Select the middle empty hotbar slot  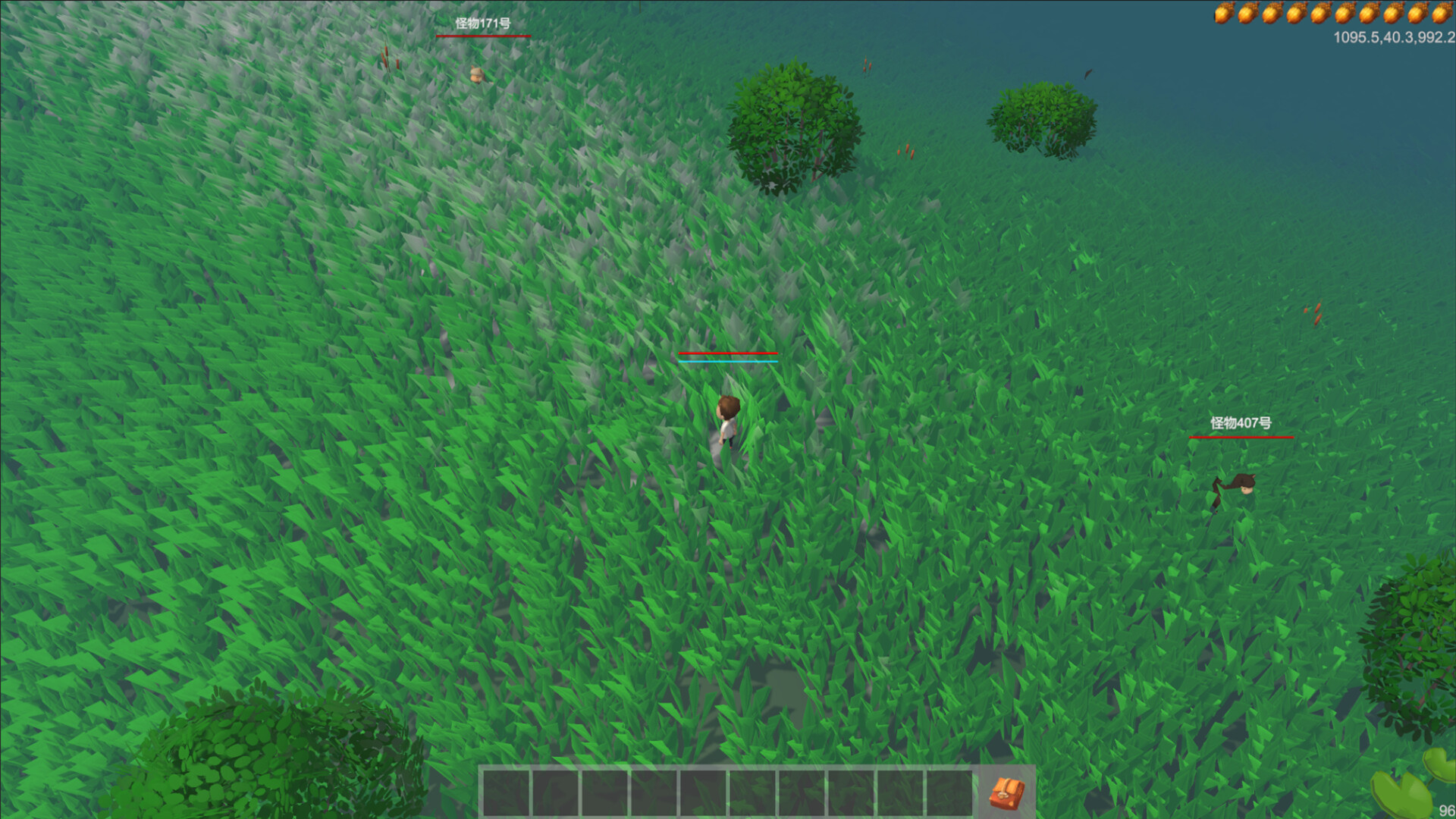[x=703, y=792]
